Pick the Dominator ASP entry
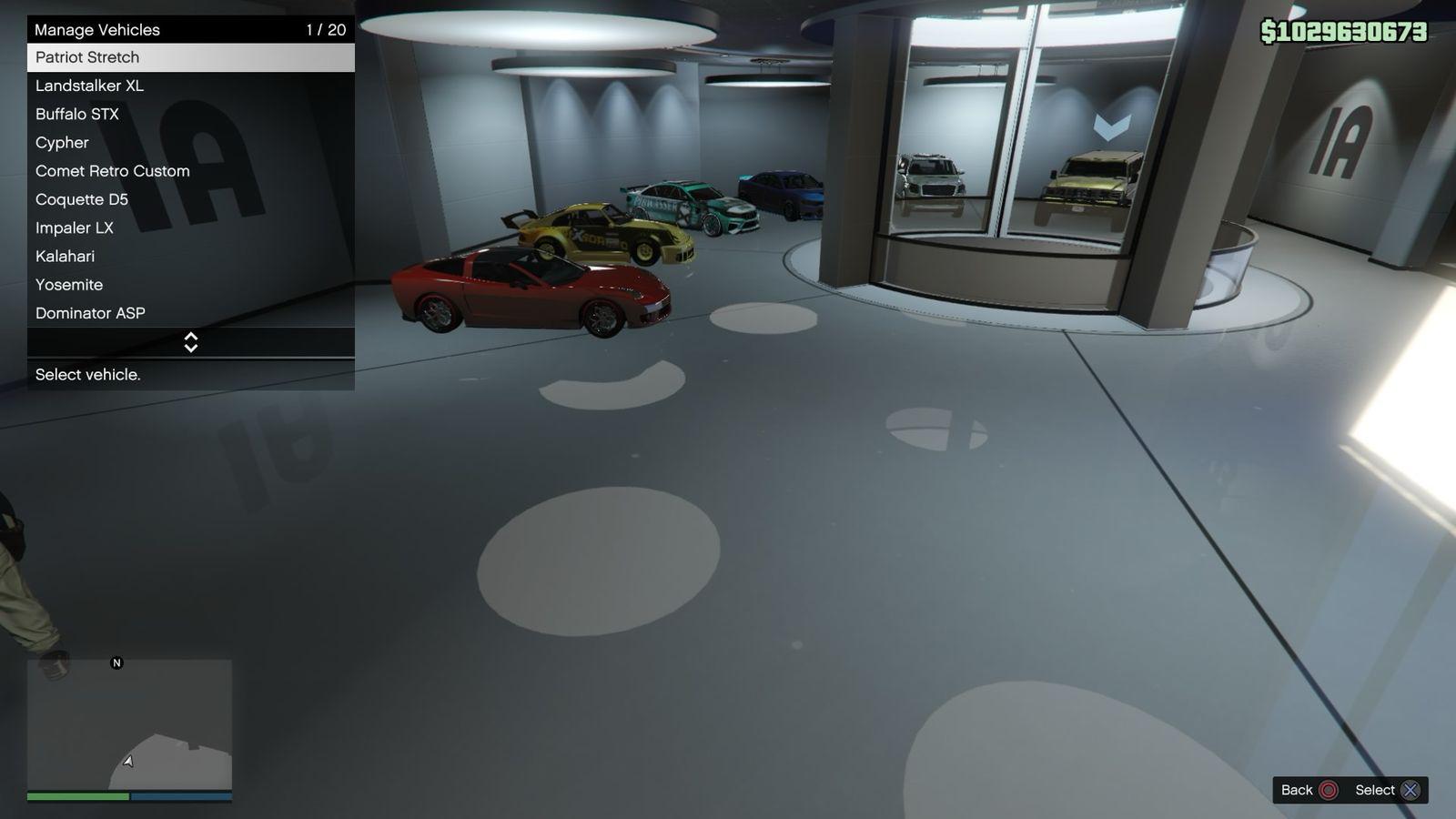 tap(190, 313)
